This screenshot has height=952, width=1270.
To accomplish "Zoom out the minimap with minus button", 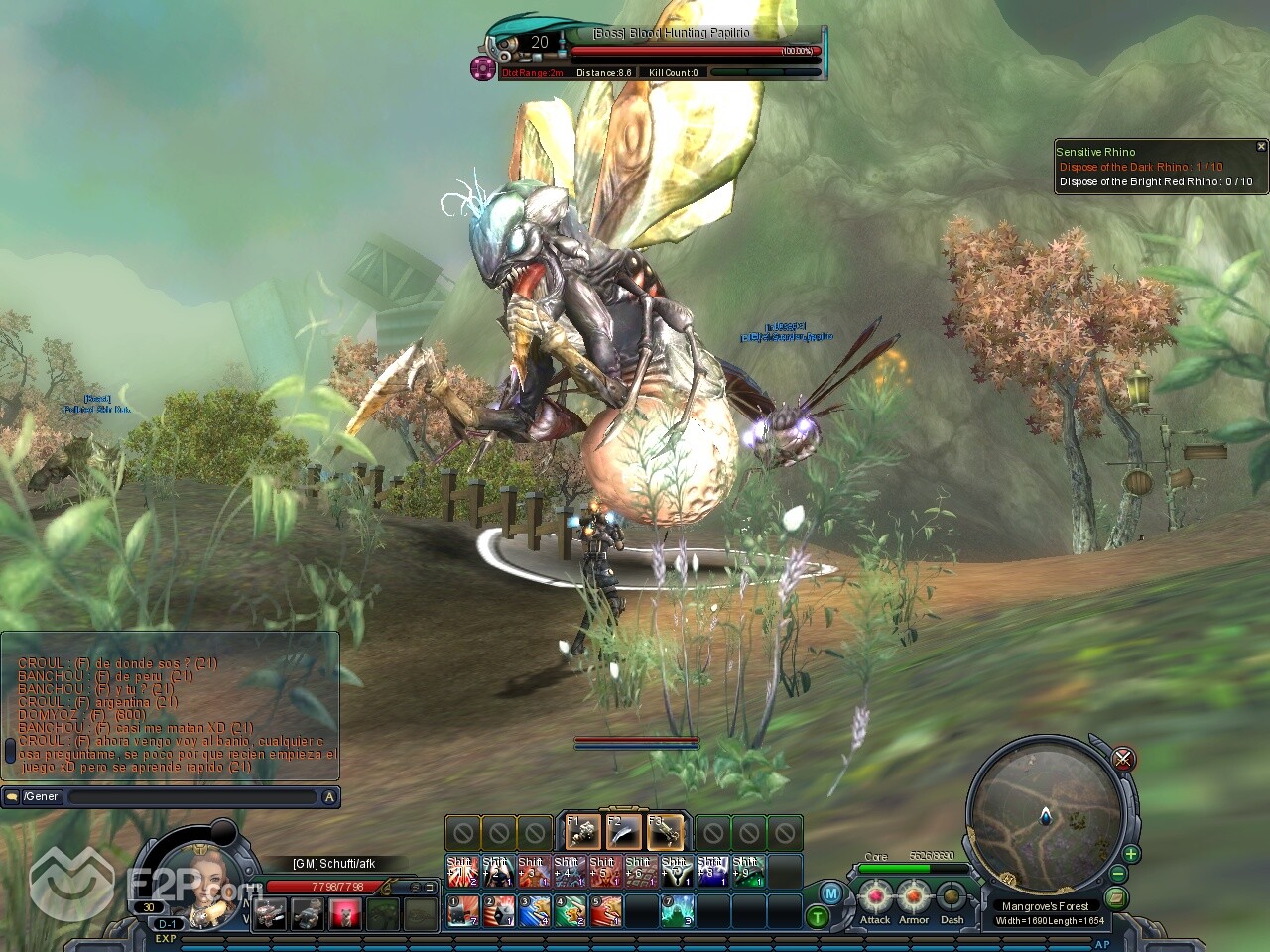I will 1118,875.
